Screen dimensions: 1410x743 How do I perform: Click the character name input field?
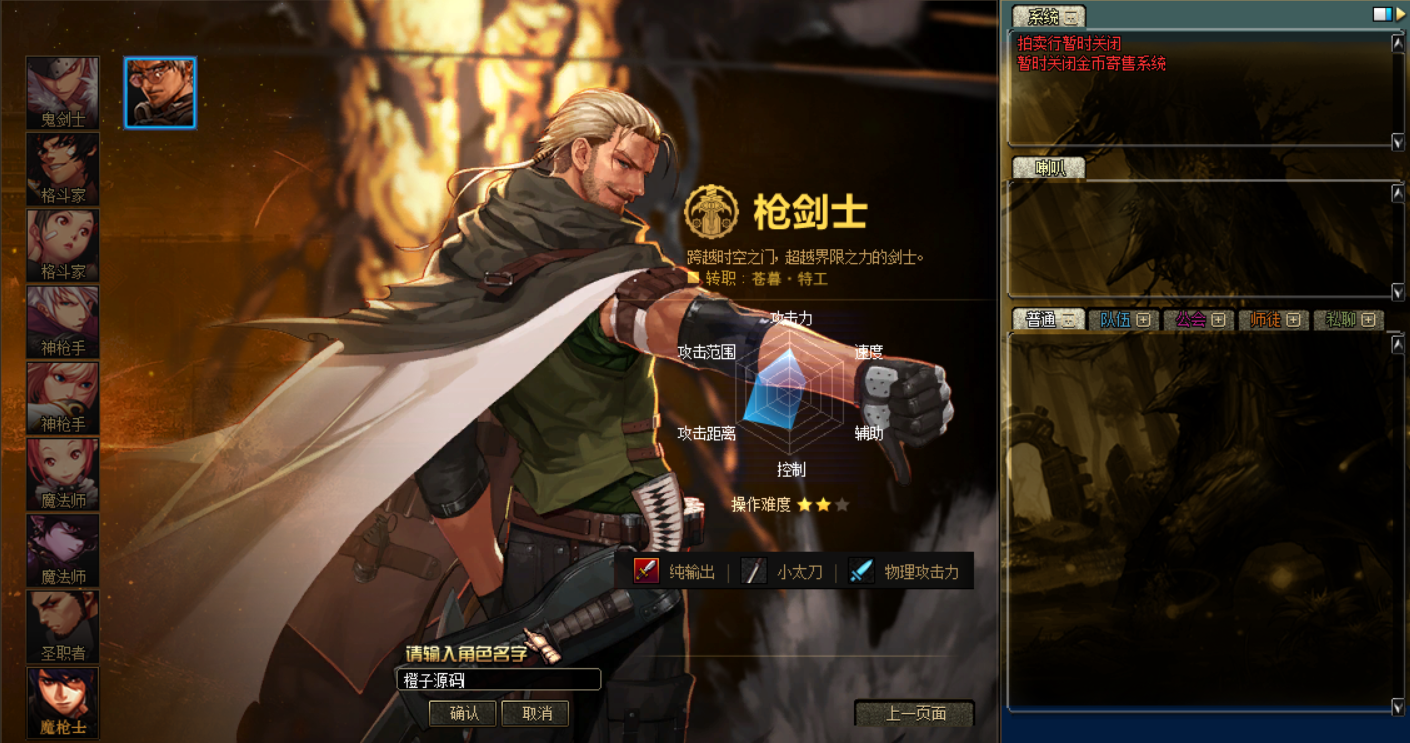498,680
